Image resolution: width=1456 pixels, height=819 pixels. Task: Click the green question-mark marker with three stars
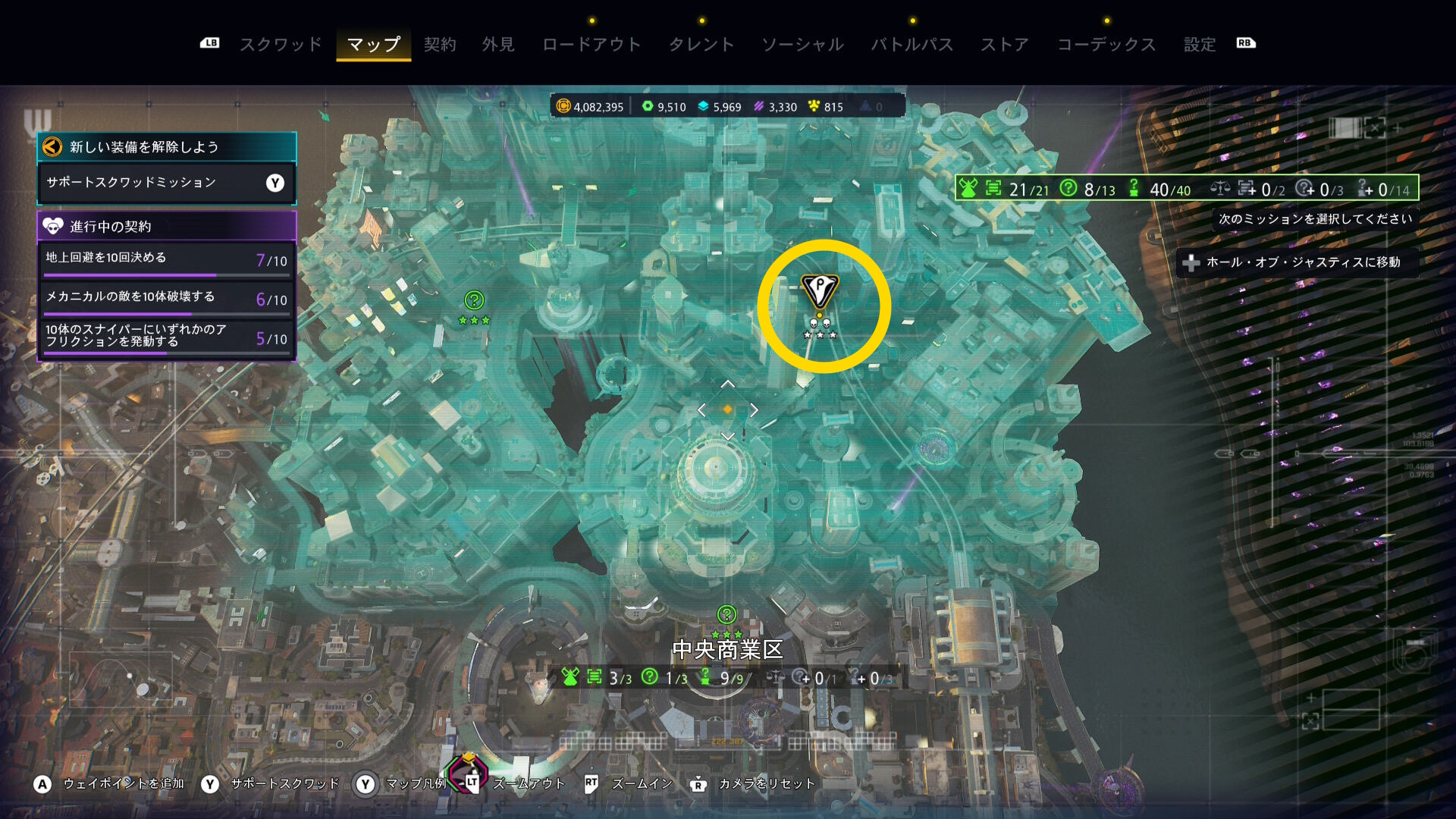474,301
